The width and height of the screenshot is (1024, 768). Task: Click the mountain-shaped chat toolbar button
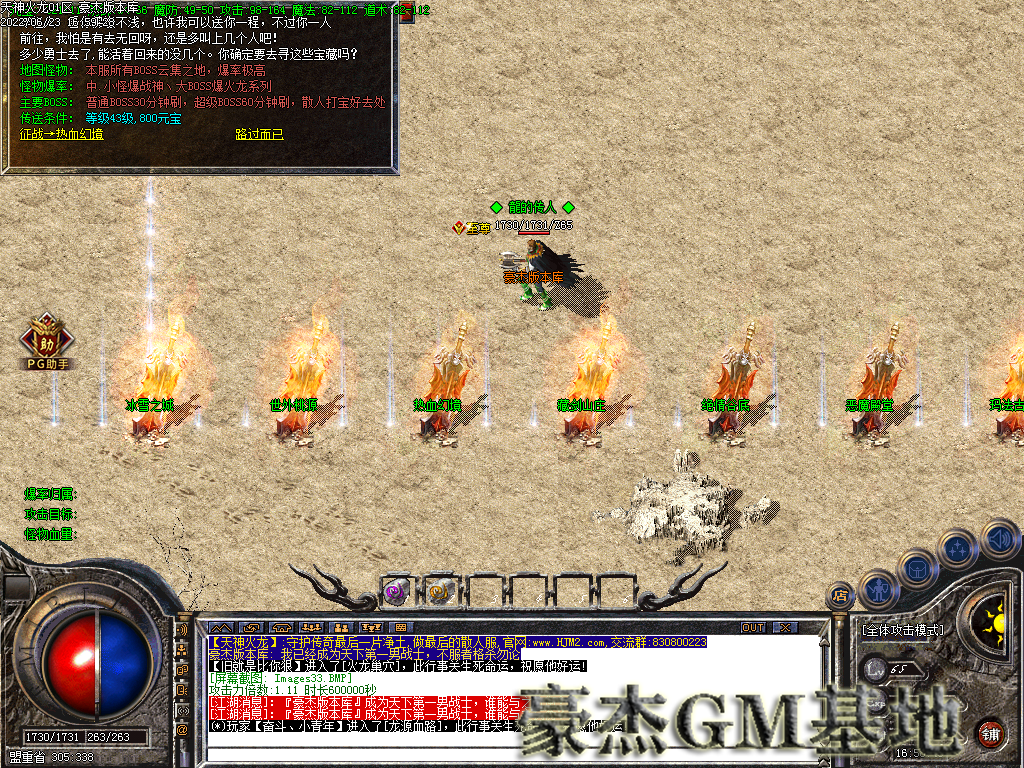pyautogui.click(x=220, y=627)
